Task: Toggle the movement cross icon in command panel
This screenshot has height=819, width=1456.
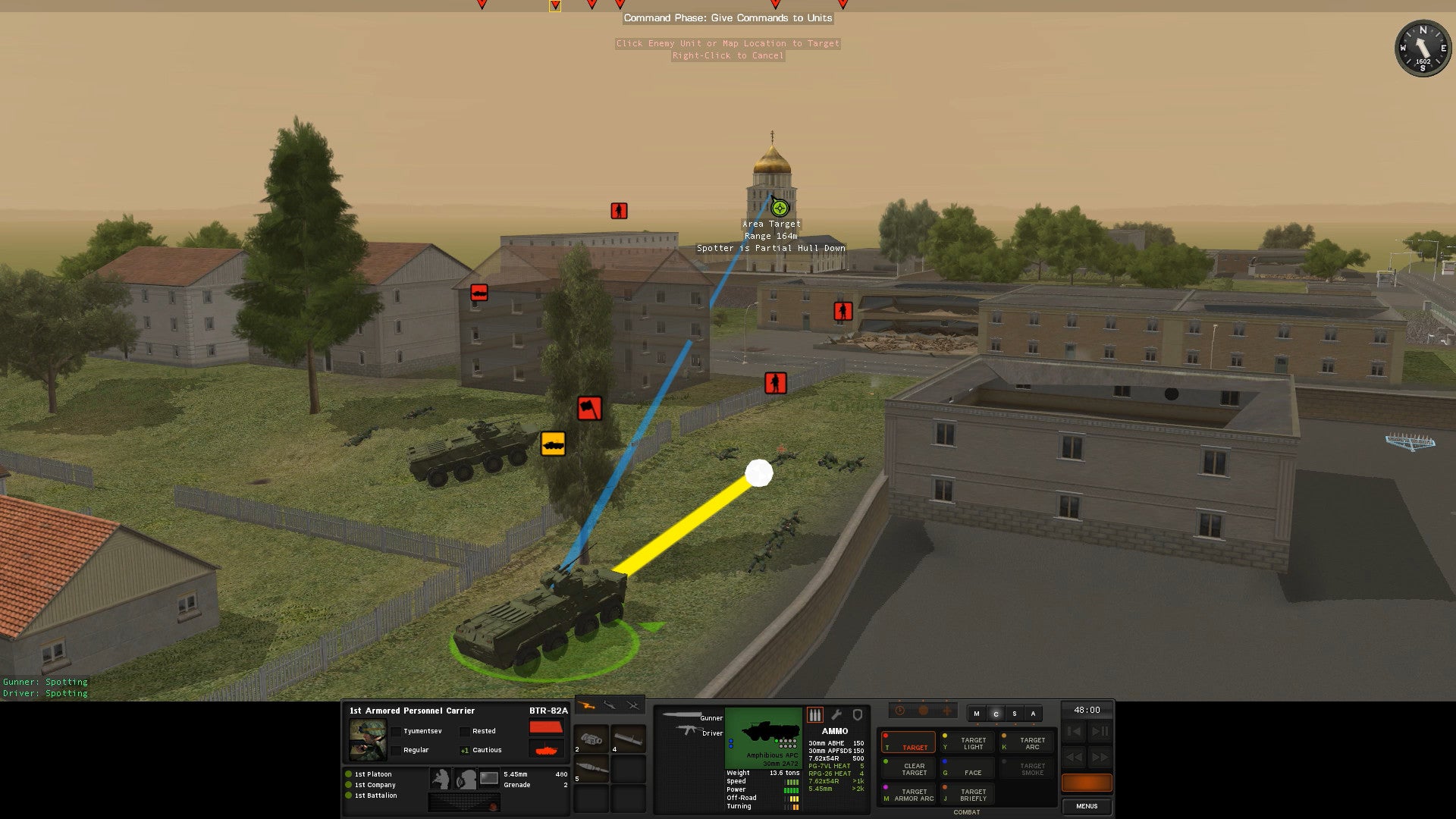Action: click(x=946, y=711)
